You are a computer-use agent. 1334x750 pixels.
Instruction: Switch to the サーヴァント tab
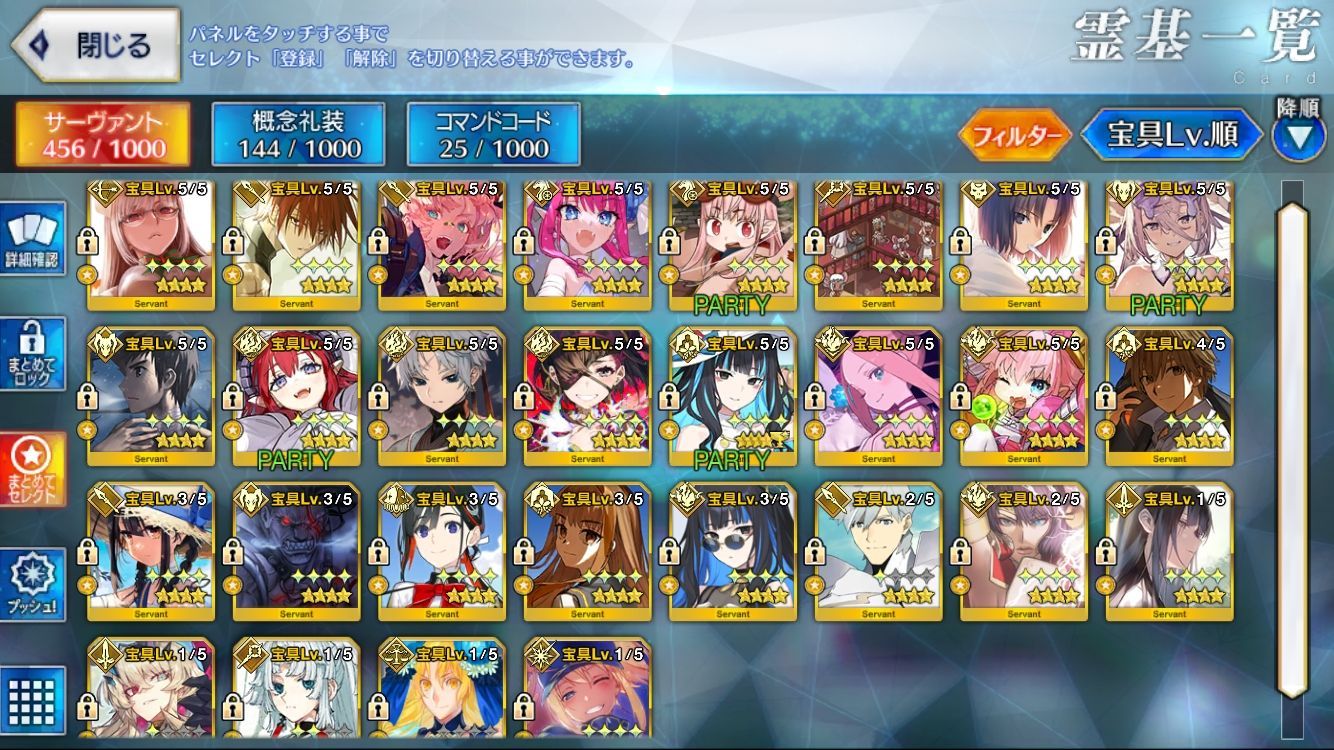102,135
